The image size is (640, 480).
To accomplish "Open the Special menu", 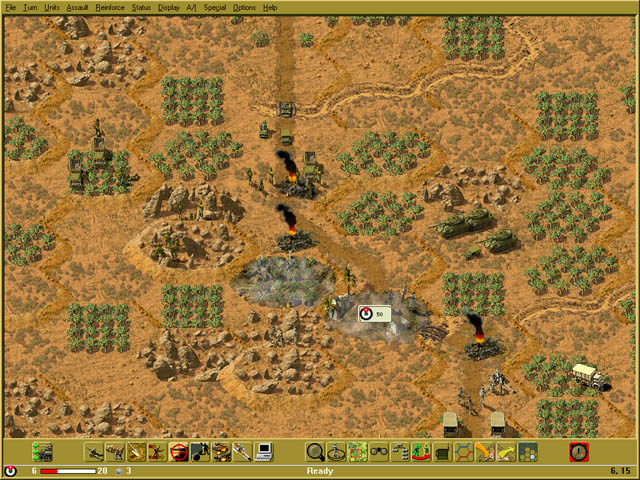I will coord(214,7).
